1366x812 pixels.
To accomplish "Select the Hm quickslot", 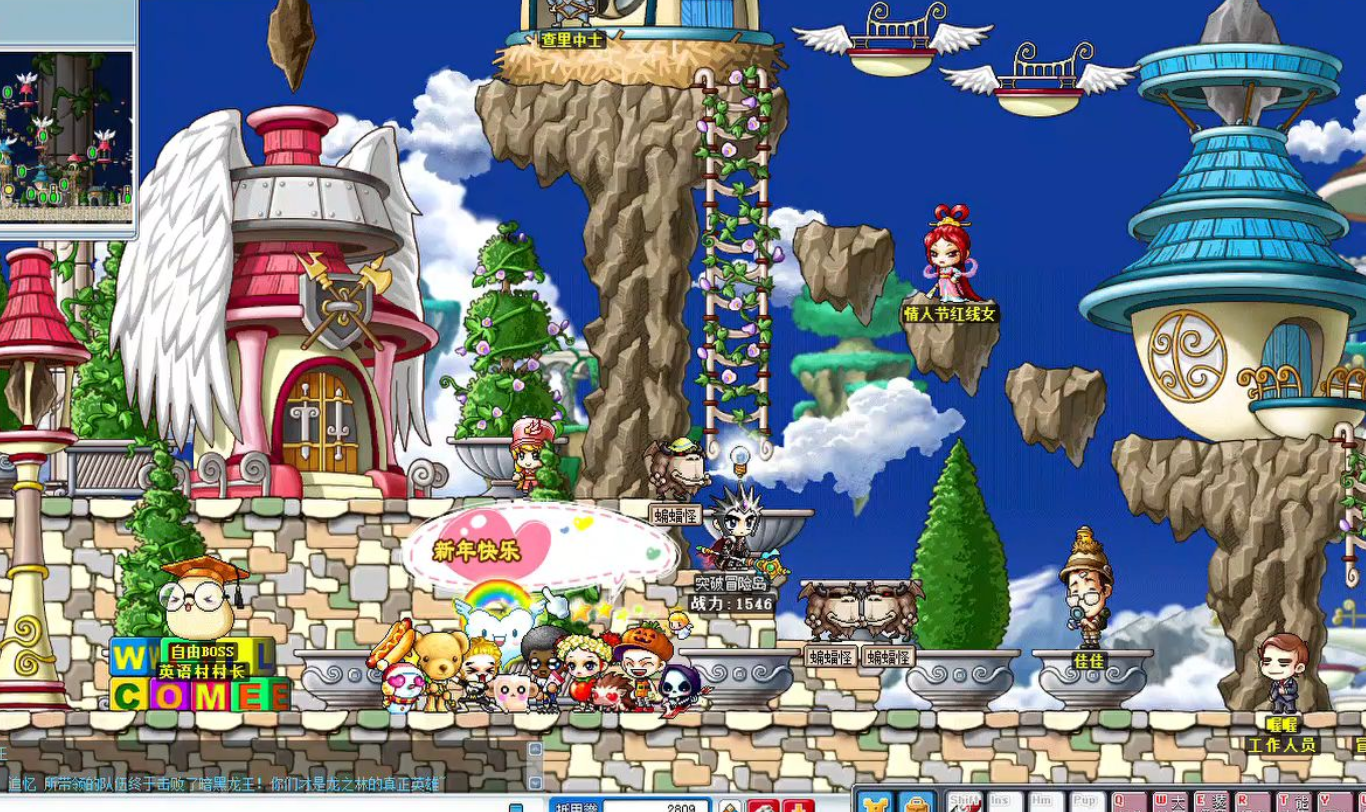I will pos(1043,802).
